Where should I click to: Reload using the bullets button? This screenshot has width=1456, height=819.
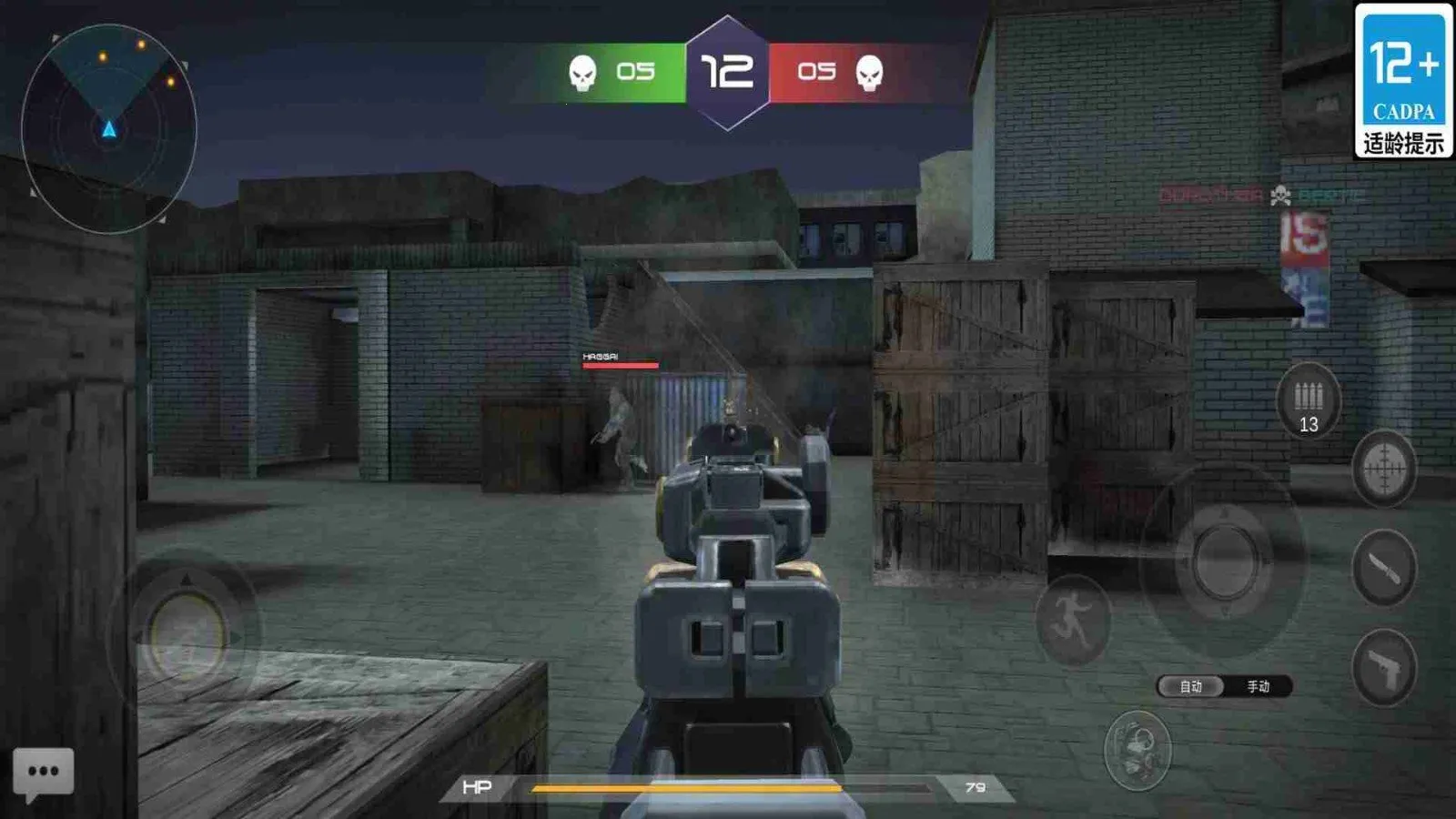coord(1308,401)
